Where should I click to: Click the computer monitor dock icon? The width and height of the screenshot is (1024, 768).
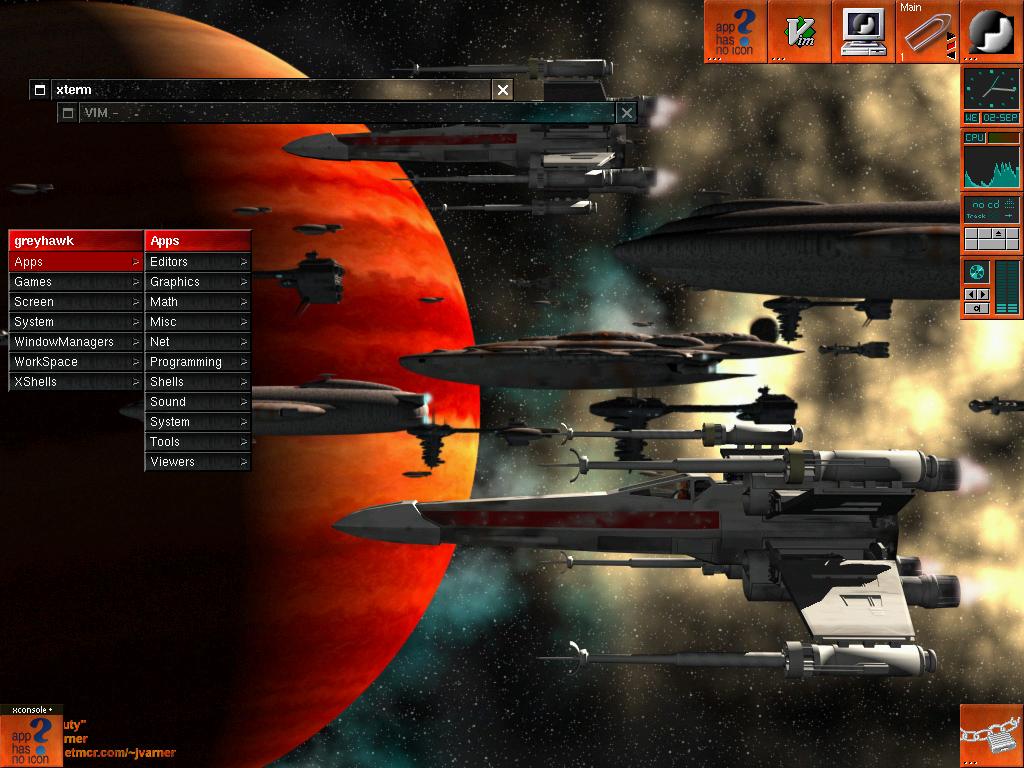(x=863, y=32)
